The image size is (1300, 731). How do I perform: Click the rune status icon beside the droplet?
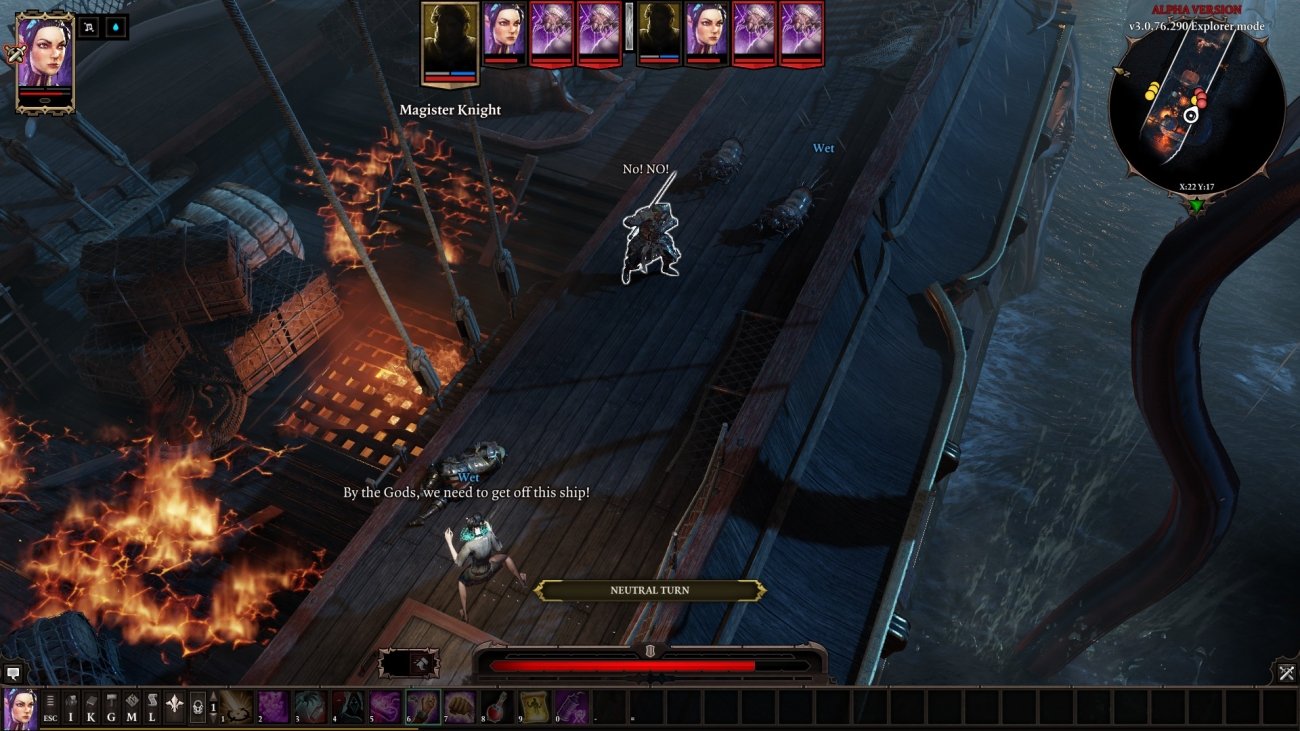88,27
